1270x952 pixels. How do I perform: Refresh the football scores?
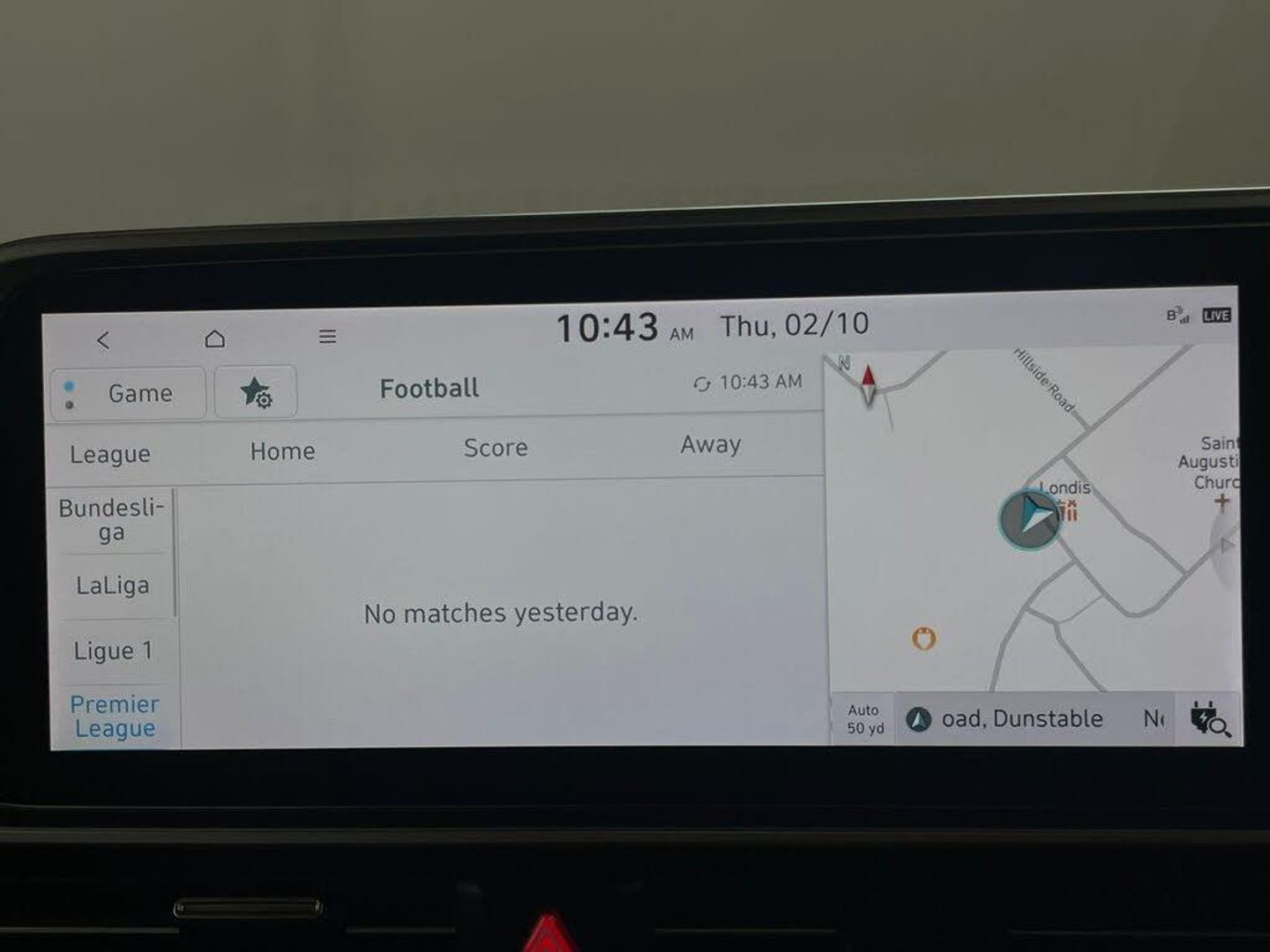tap(702, 383)
